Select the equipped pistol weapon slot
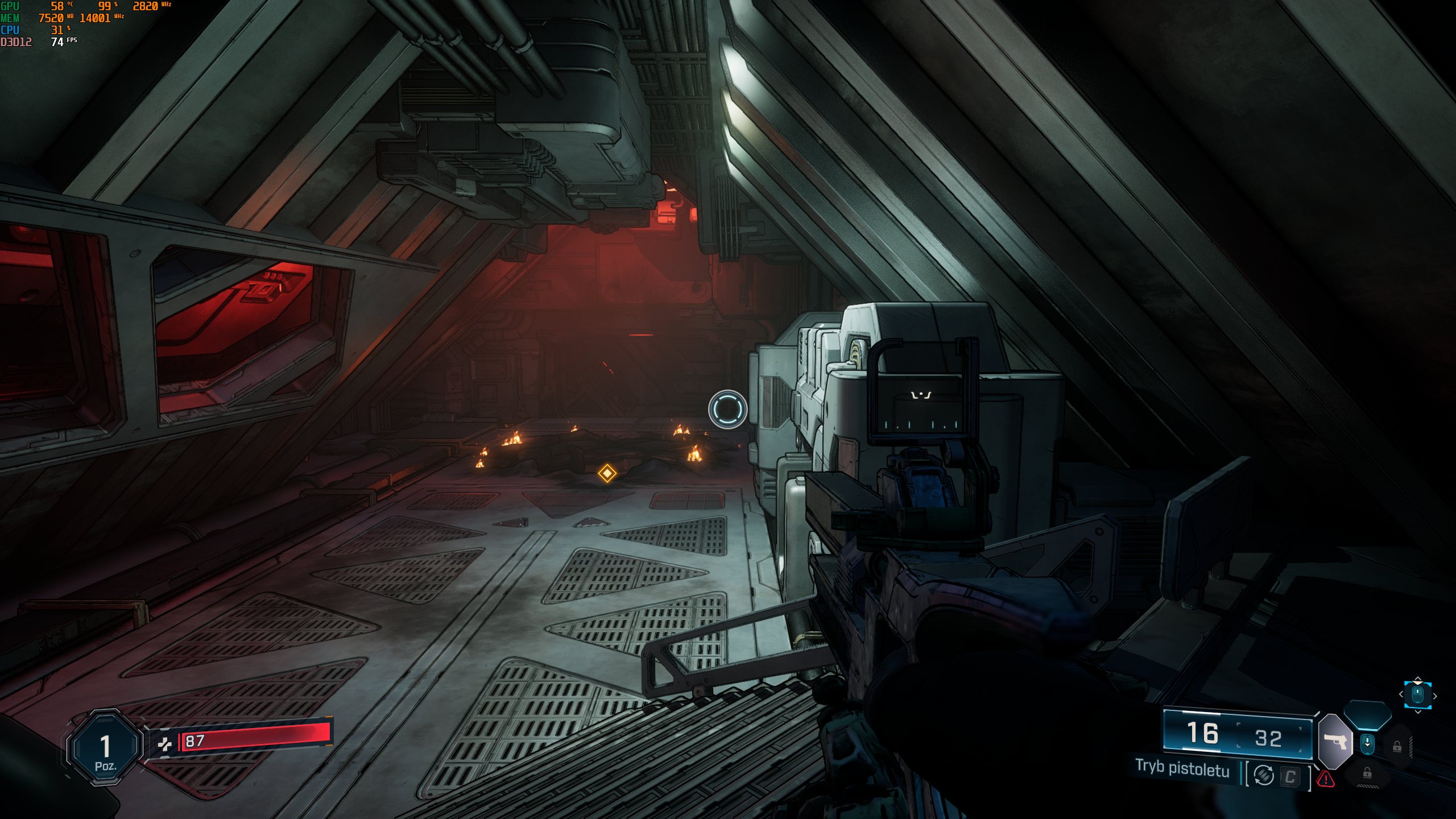 [x=1334, y=741]
